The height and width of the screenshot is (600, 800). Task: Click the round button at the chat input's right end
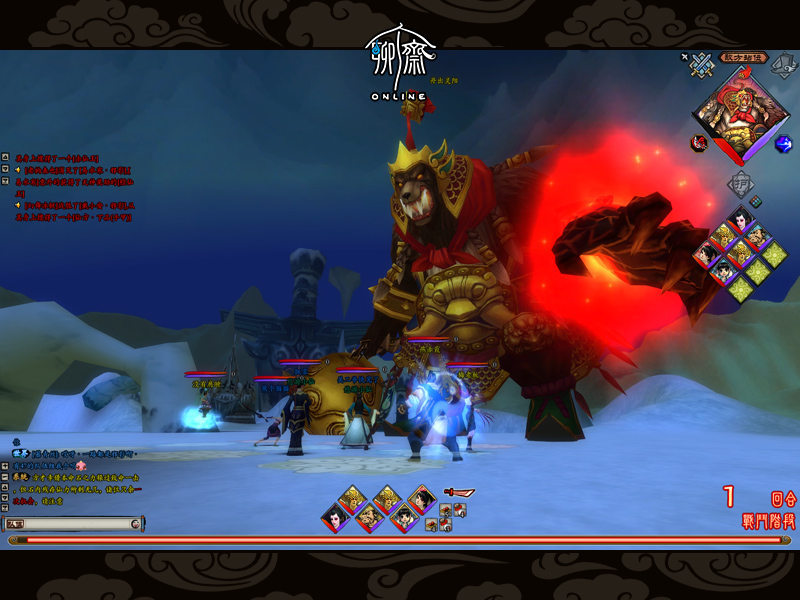point(136,524)
